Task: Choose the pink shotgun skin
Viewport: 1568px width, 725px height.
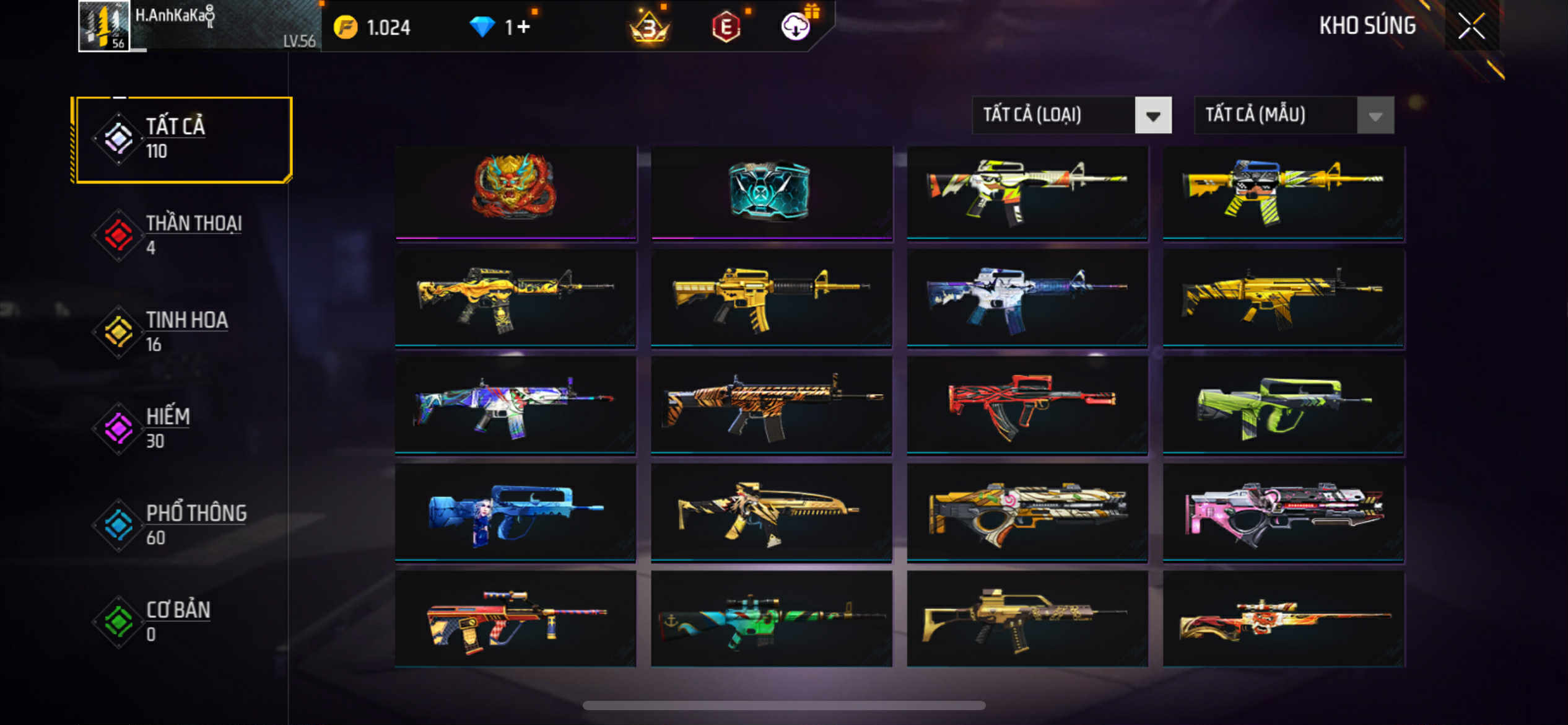Action: point(1283,513)
